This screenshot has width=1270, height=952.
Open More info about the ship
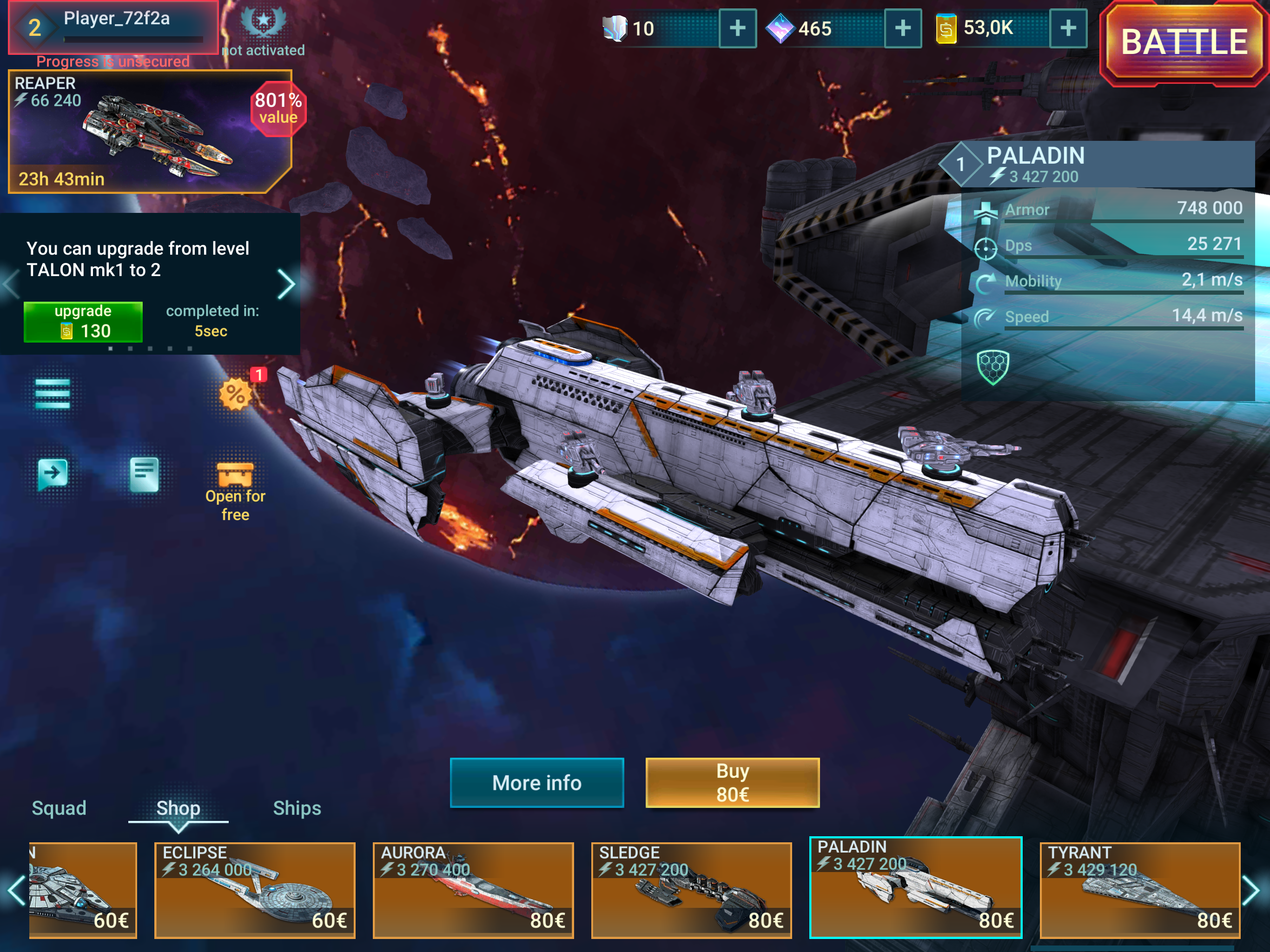537,783
